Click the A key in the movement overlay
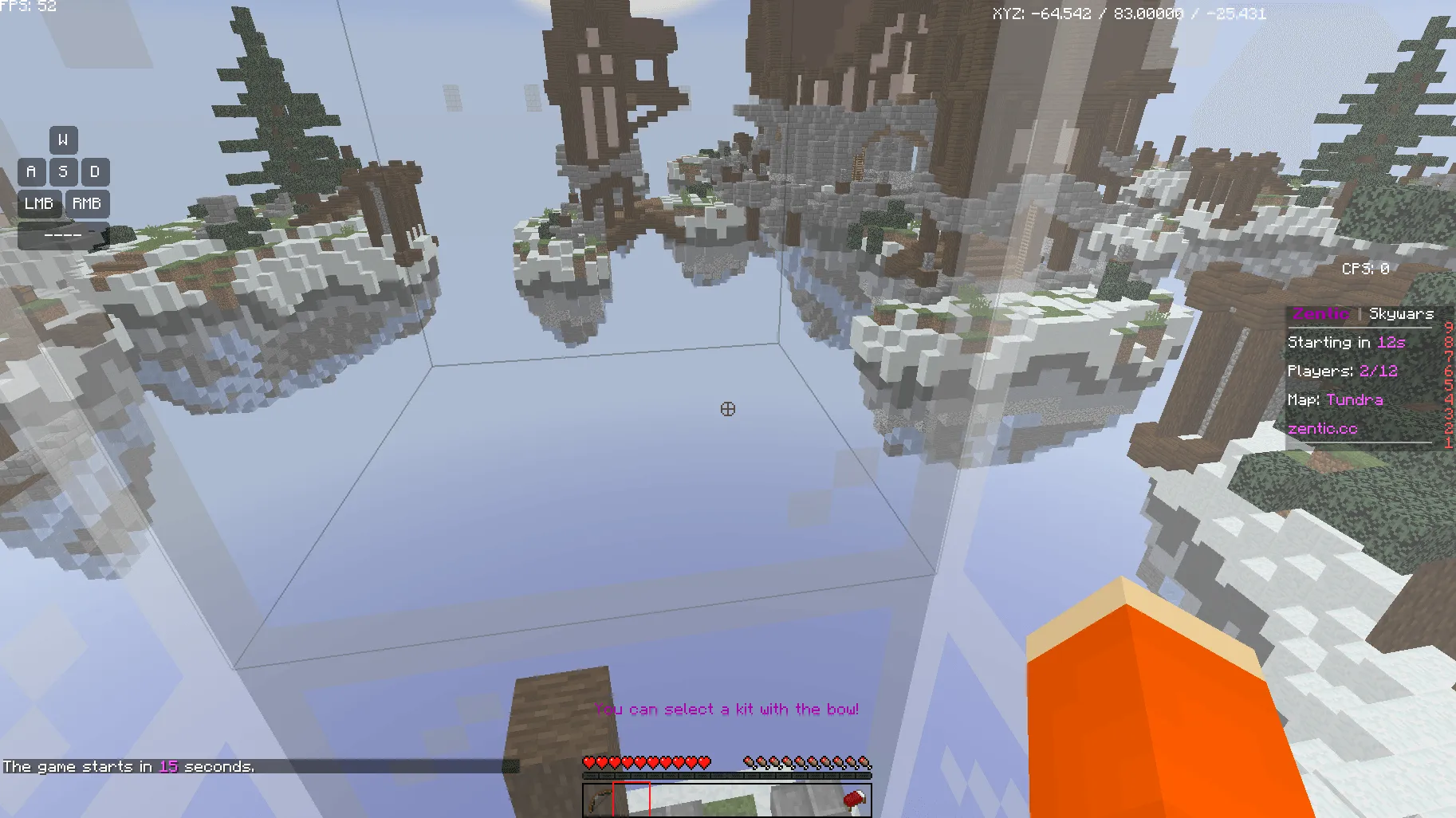This screenshot has width=1456, height=818. (31, 172)
